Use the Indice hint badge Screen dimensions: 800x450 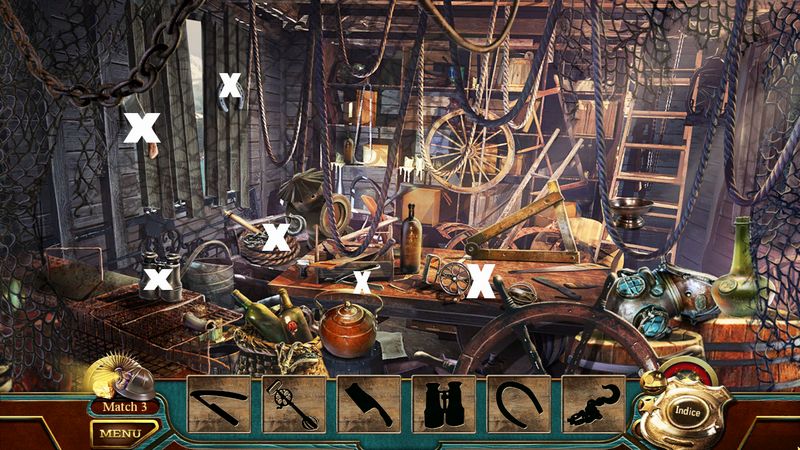687,410
